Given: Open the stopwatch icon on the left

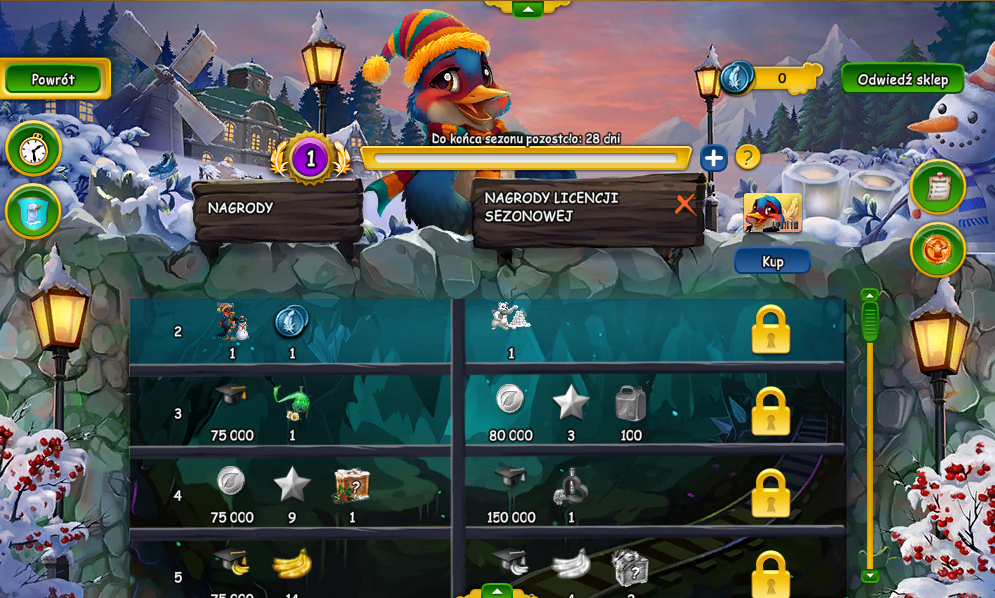Looking at the screenshot, I should pyautogui.click(x=34, y=150).
